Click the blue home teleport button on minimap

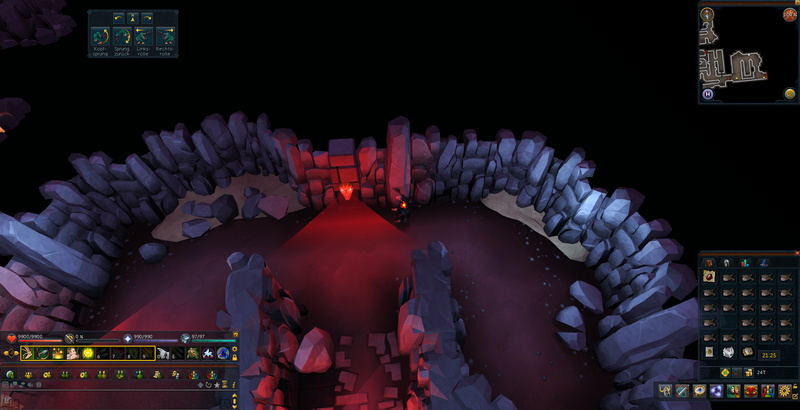point(707,94)
